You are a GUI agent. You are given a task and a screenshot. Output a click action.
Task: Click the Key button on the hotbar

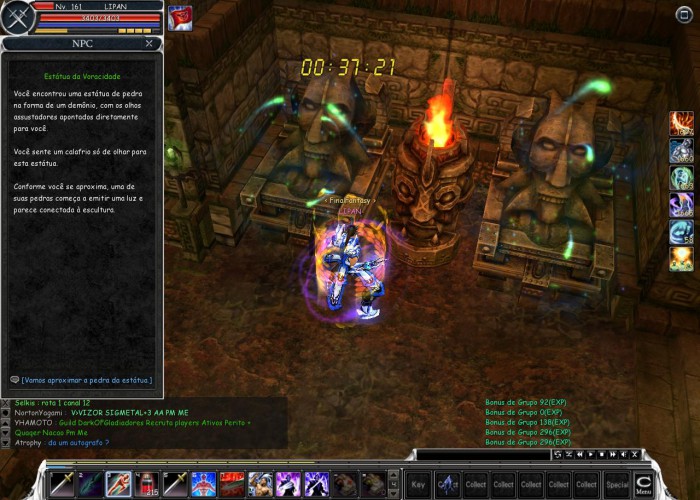click(418, 484)
